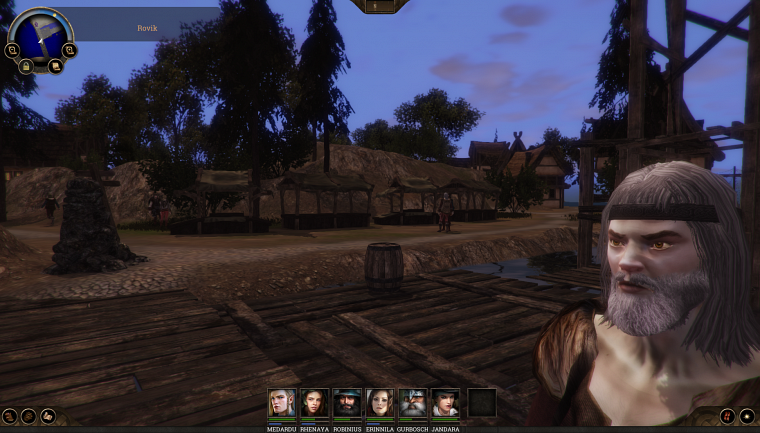Zoom out the minimap with the minus magnifier

point(12,49)
